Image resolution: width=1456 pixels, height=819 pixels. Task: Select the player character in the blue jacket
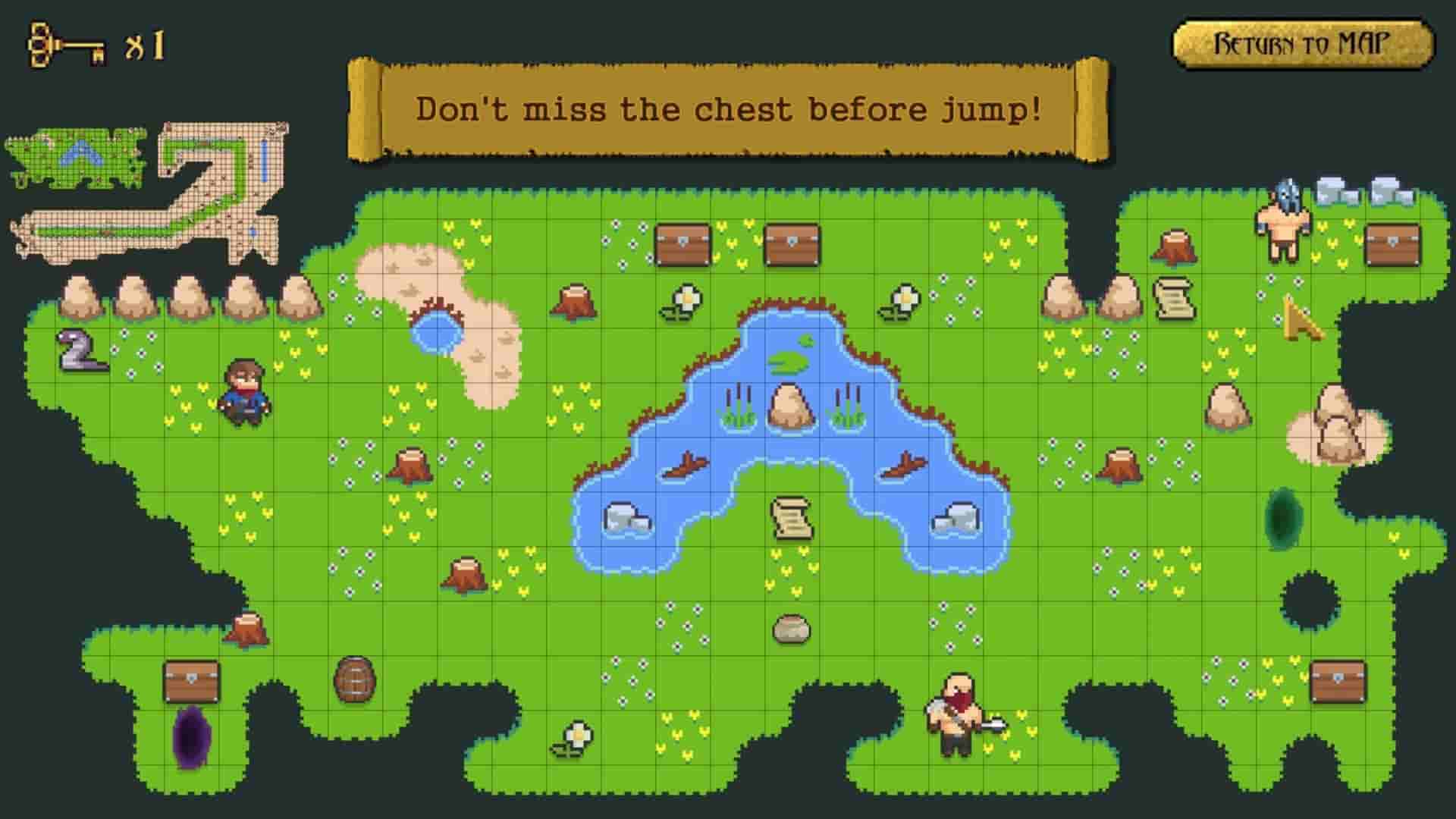coord(245,394)
